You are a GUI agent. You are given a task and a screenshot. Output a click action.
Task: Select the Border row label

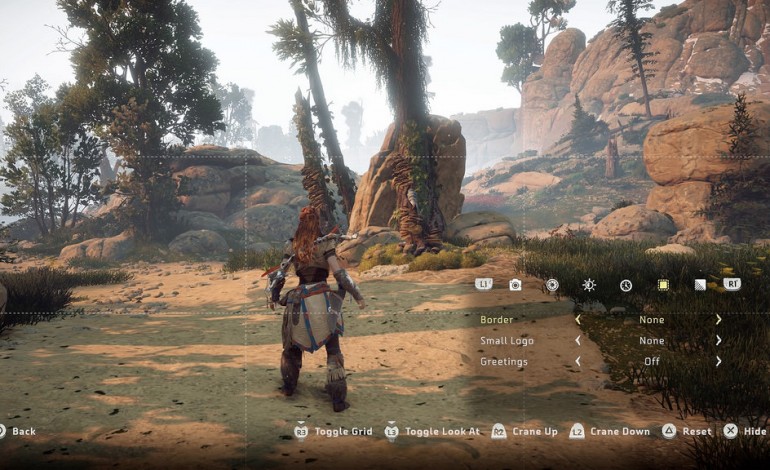pos(496,320)
